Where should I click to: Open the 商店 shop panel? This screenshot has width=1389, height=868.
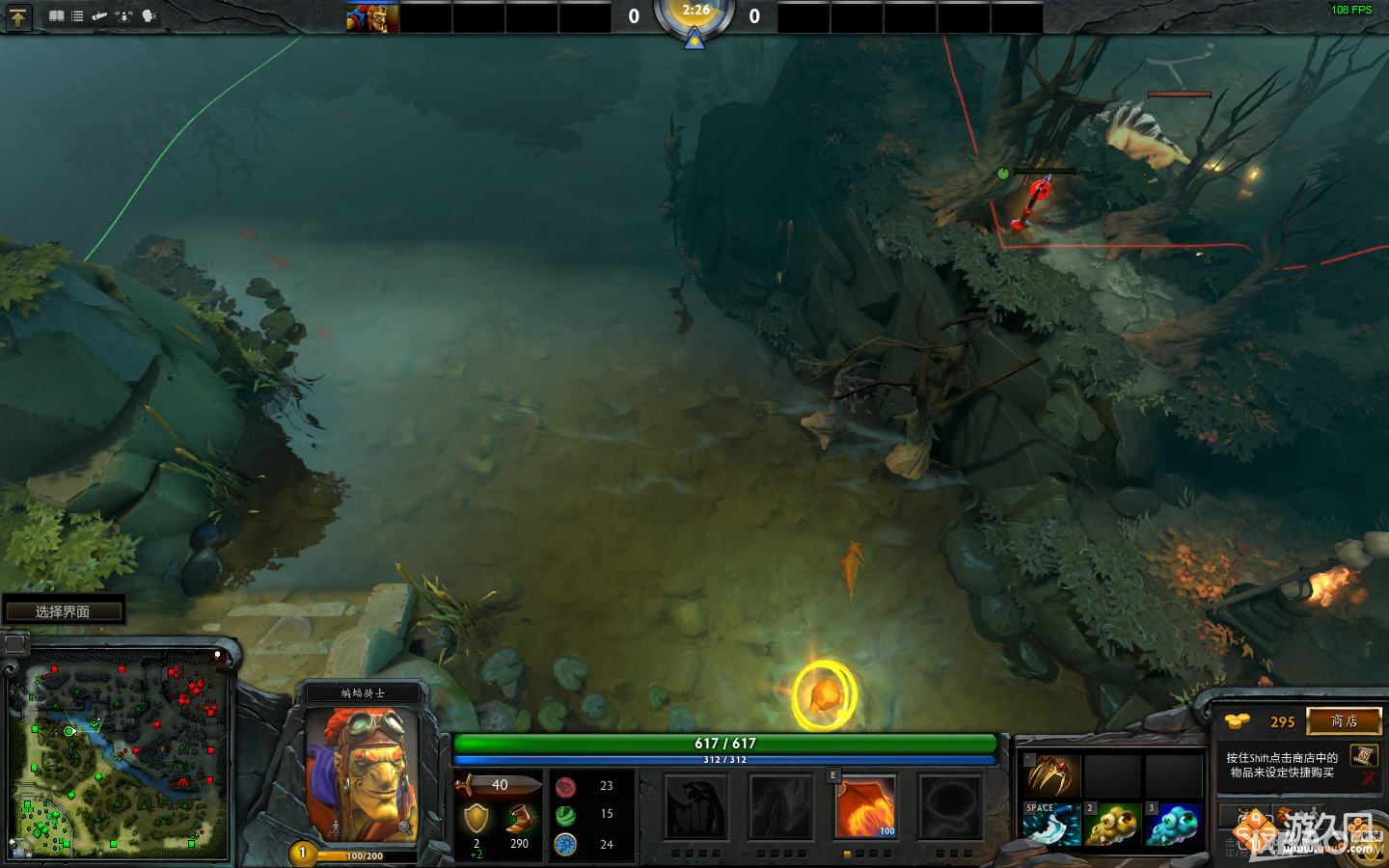1345,721
